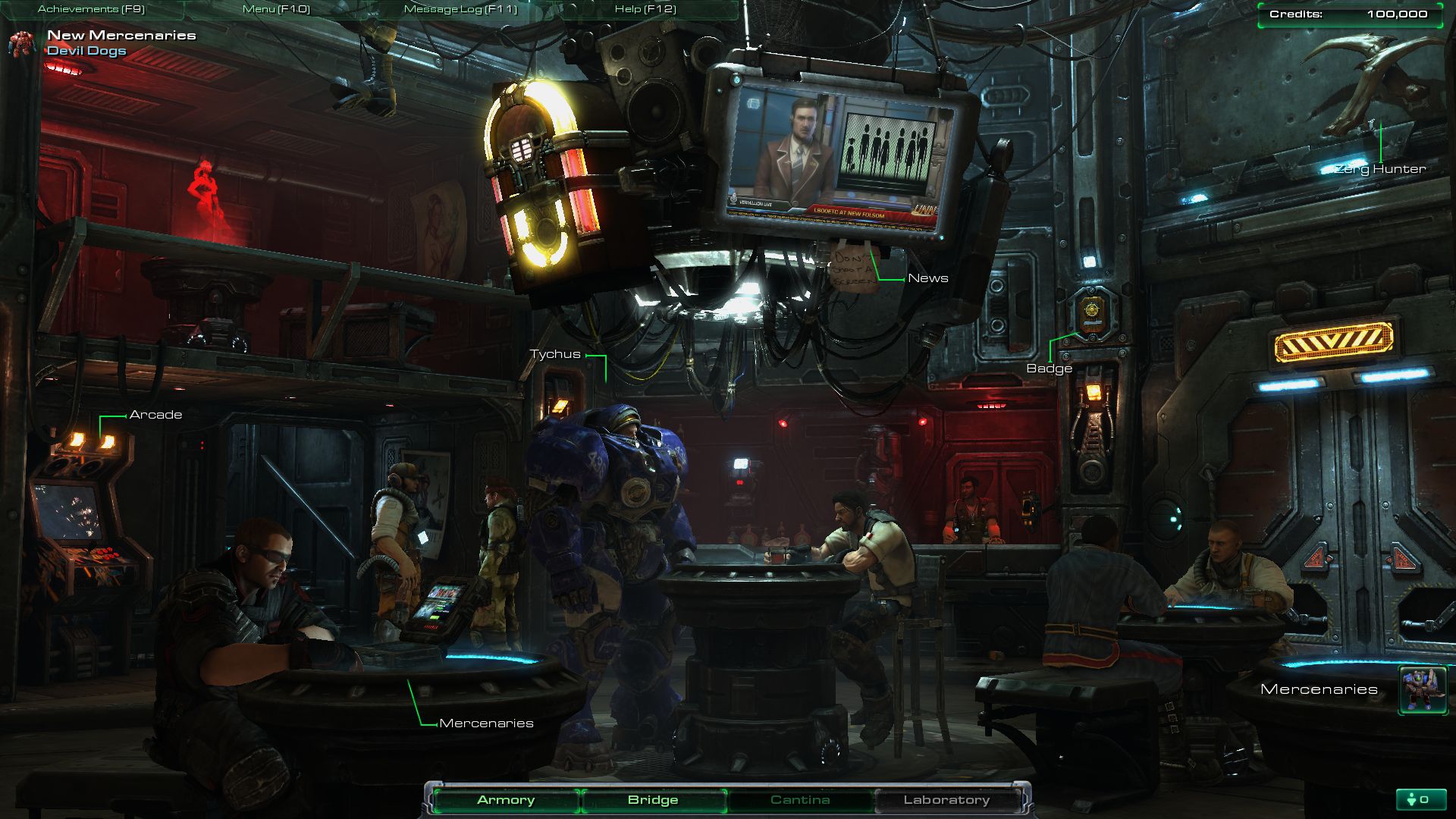Inspect the Badge label
The width and height of the screenshot is (1456, 819).
[x=1049, y=369]
